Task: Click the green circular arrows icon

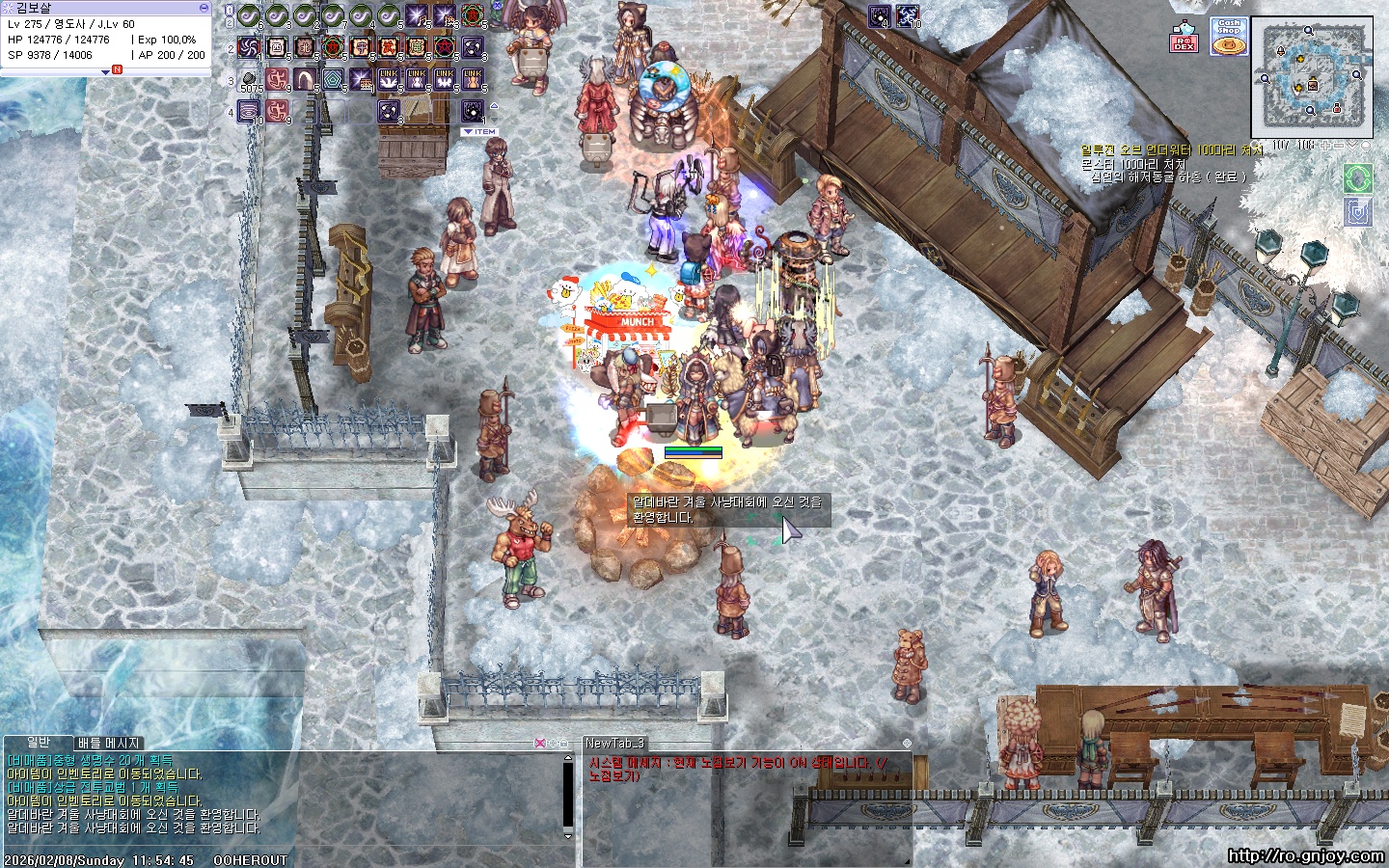Action: click(x=1358, y=178)
